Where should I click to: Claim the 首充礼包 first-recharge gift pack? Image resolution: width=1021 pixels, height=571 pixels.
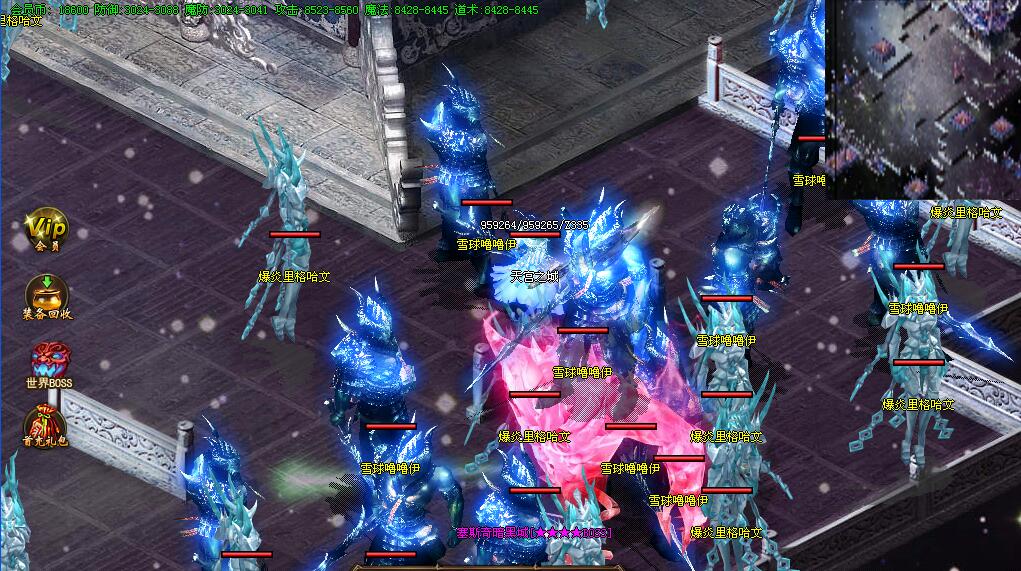tap(47, 424)
